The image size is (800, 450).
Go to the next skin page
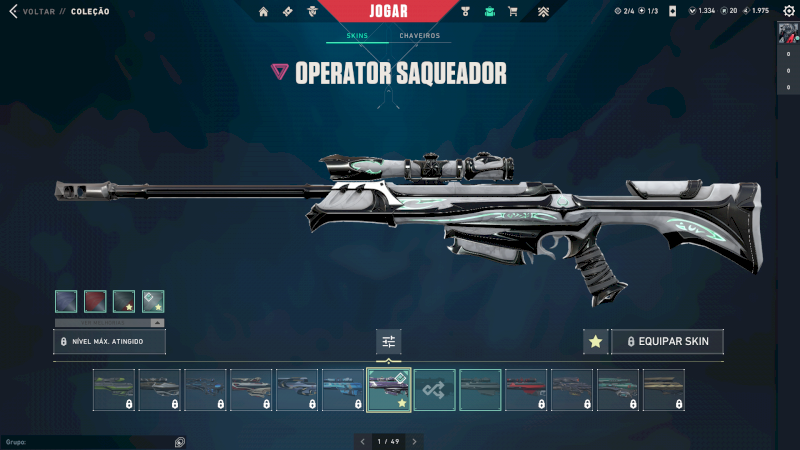(x=415, y=441)
